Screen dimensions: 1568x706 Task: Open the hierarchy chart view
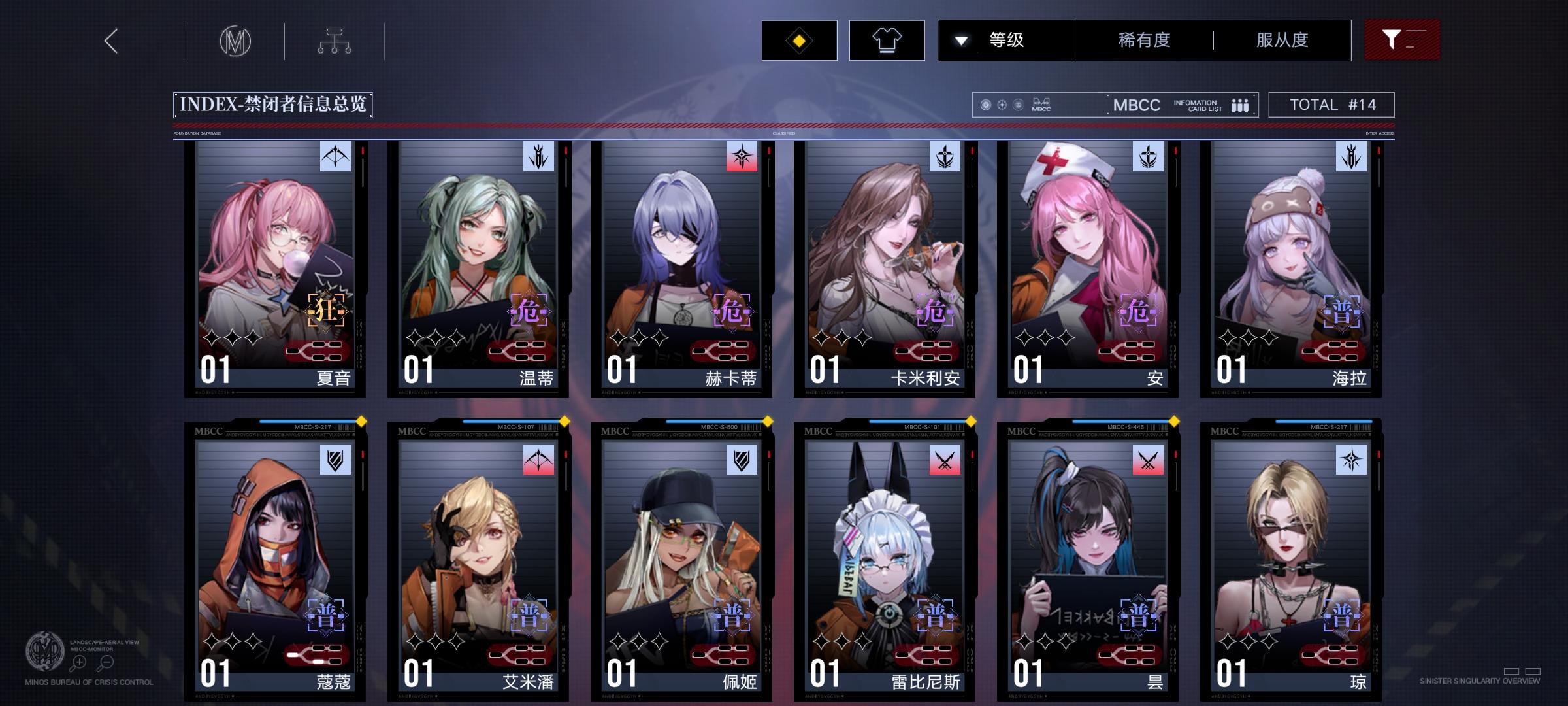click(336, 40)
